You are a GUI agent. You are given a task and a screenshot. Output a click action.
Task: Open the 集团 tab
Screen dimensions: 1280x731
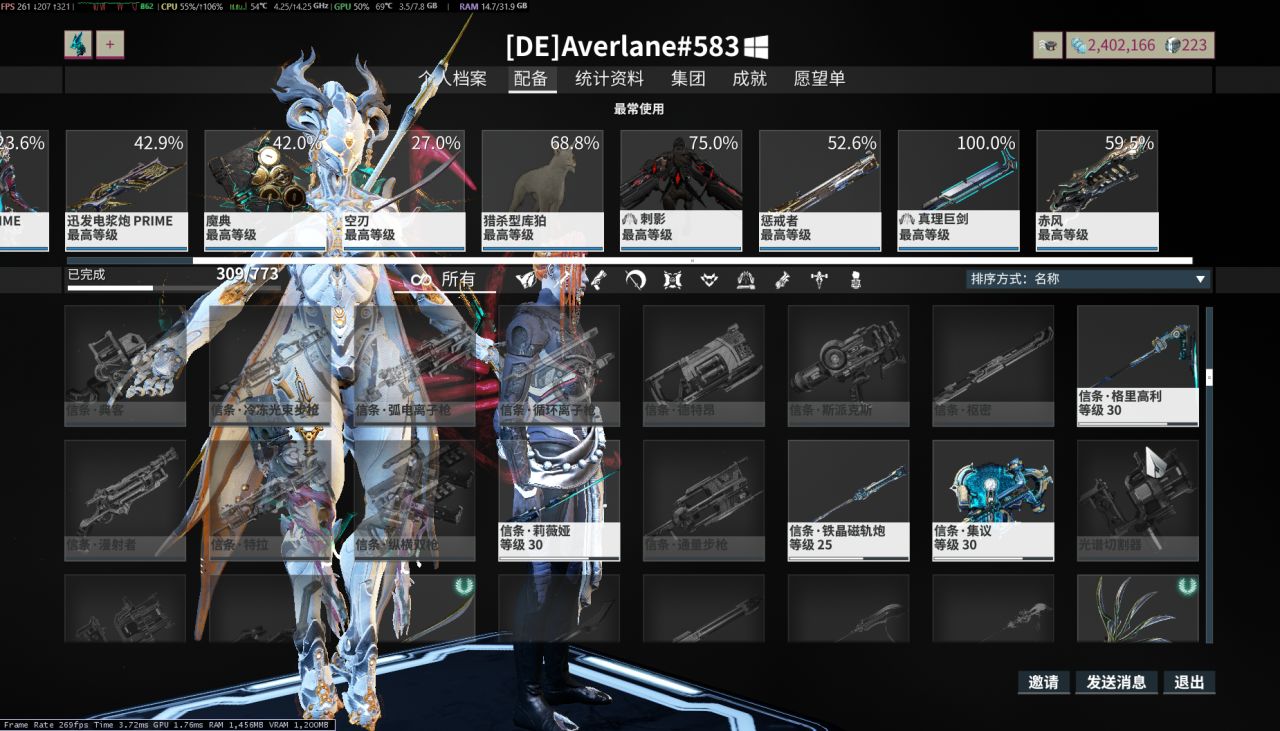[688, 79]
